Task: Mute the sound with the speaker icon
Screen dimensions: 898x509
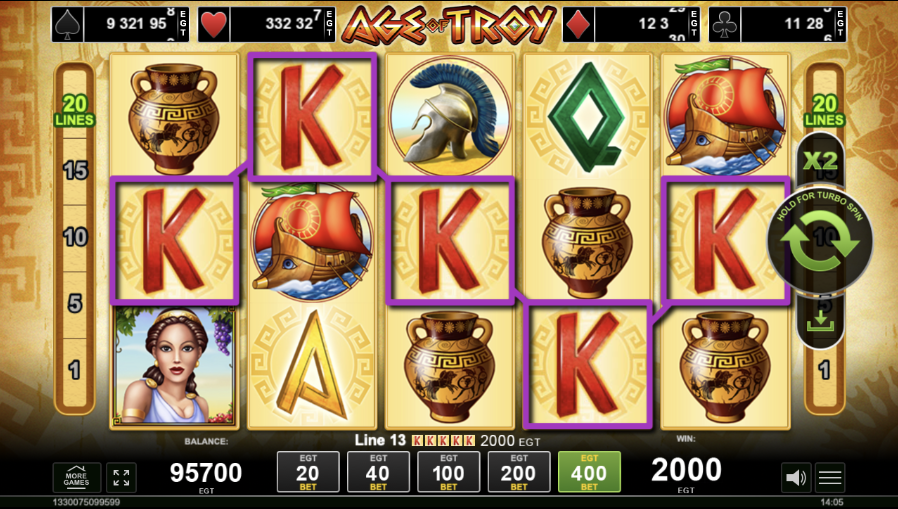Action: [x=796, y=478]
